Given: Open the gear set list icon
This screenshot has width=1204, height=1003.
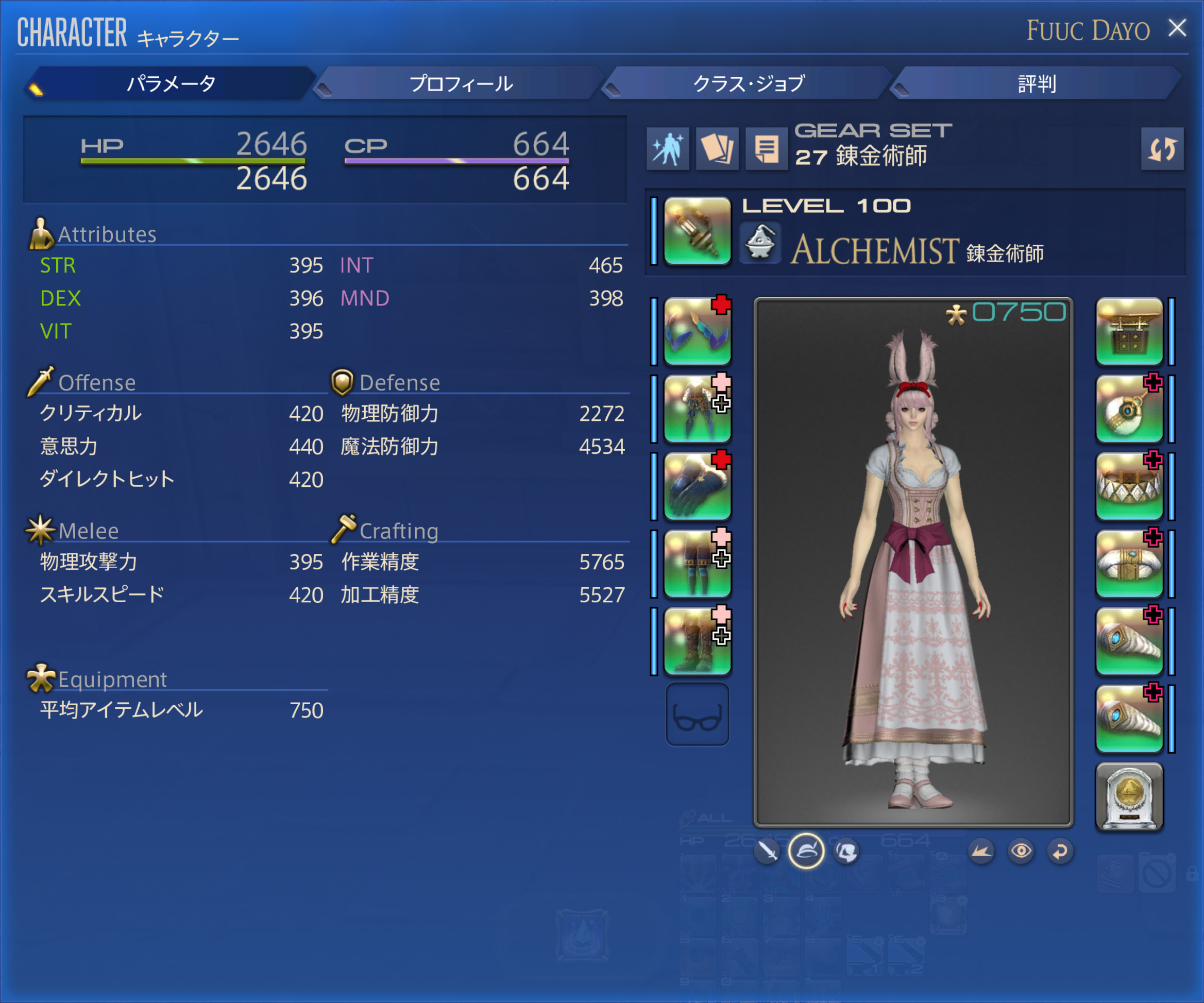Looking at the screenshot, I should pos(766,149).
